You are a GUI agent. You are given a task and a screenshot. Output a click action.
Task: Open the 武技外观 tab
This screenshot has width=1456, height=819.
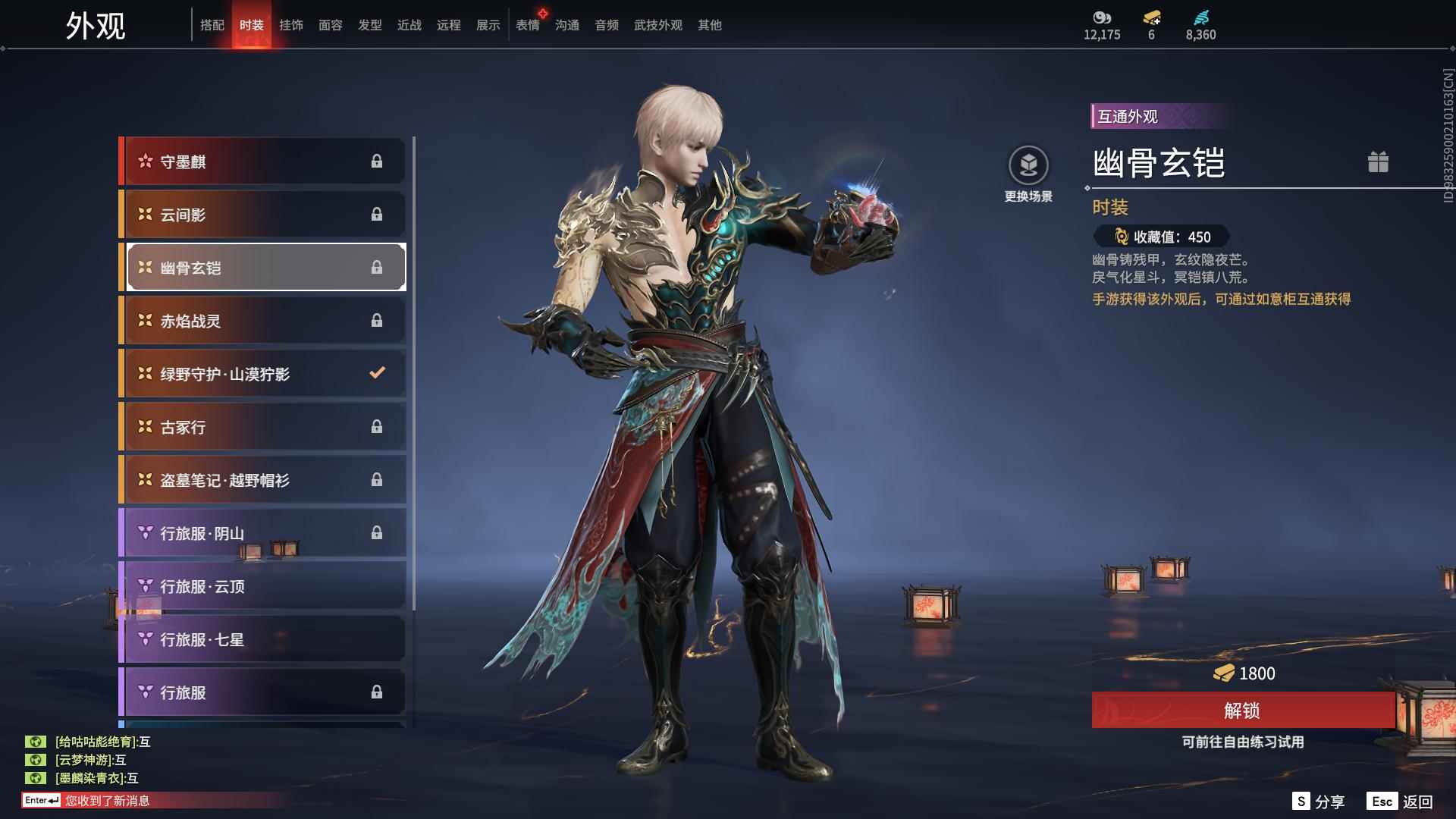(x=657, y=25)
